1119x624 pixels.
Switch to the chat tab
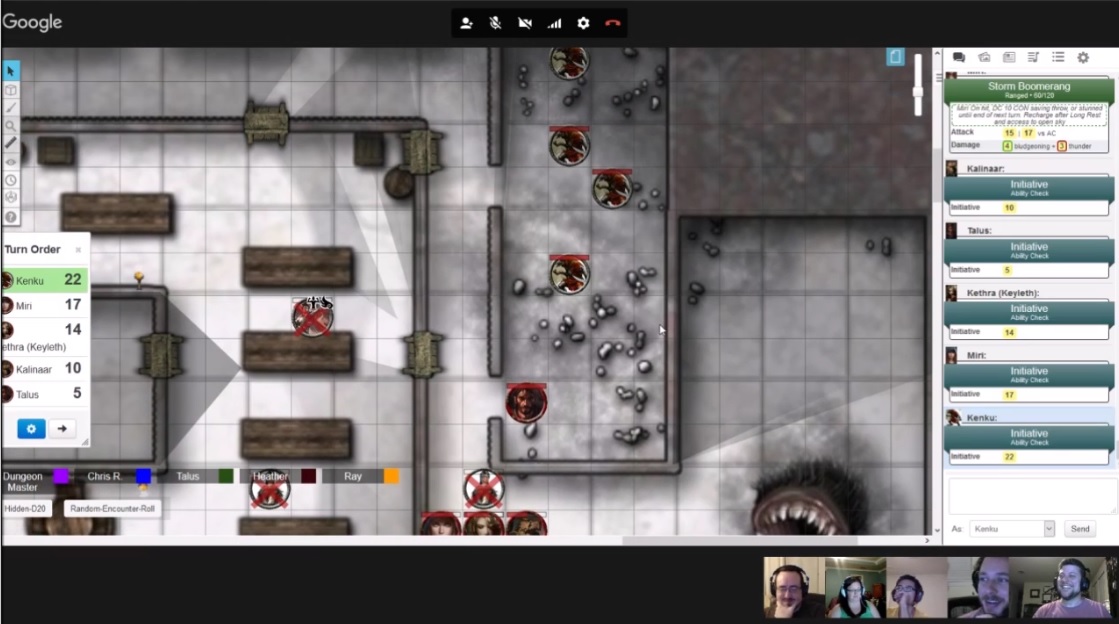click(x=959, y=58)
